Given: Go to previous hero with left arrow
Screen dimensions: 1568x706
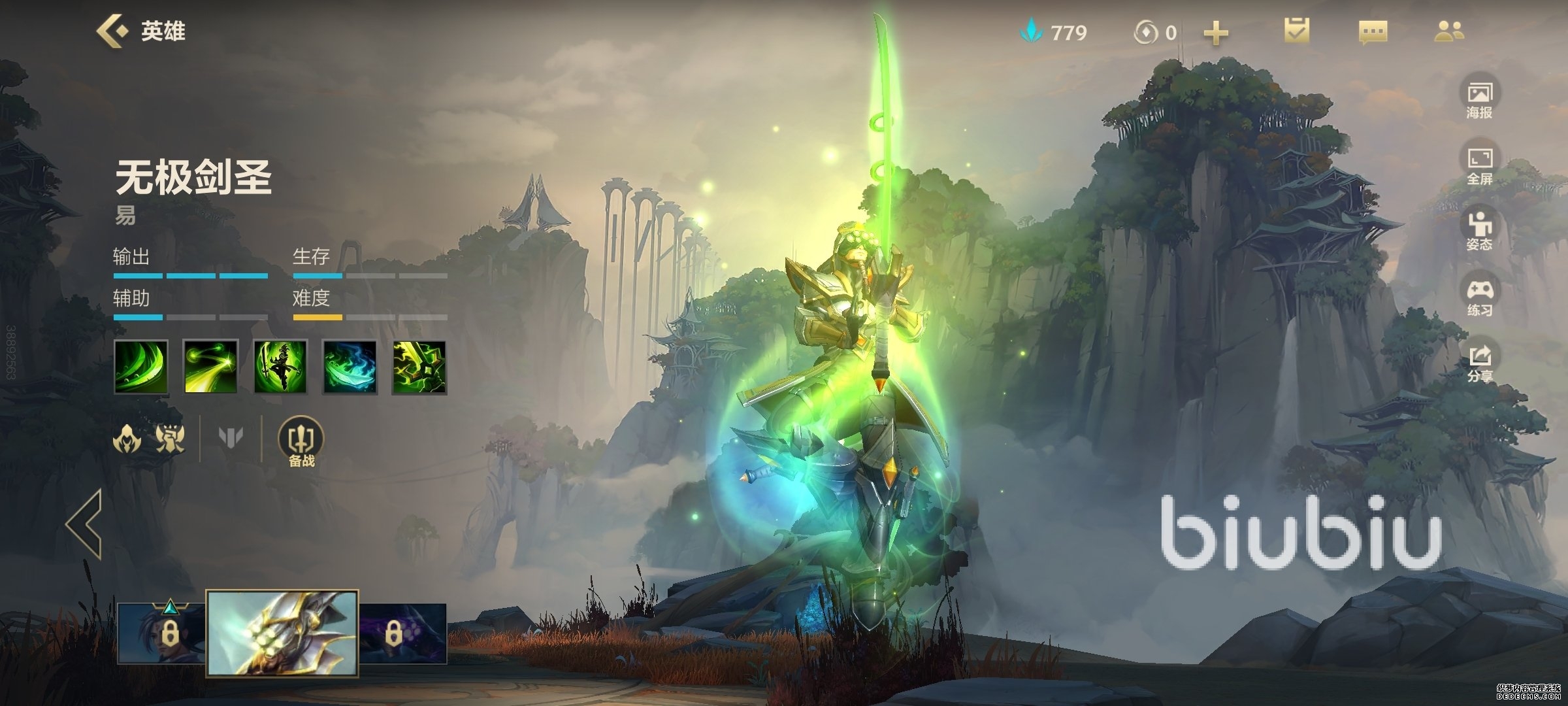Looking at the screenshot, I should pyautogui.click(x=84, y=524).
